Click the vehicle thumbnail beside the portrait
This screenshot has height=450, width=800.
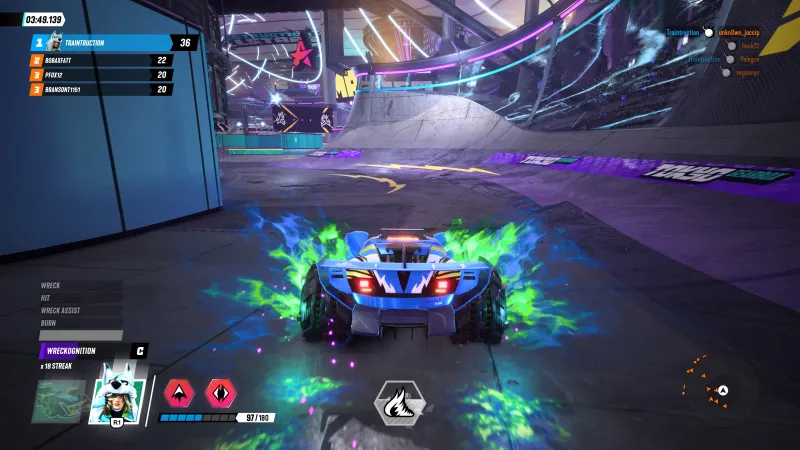[60, 401]
